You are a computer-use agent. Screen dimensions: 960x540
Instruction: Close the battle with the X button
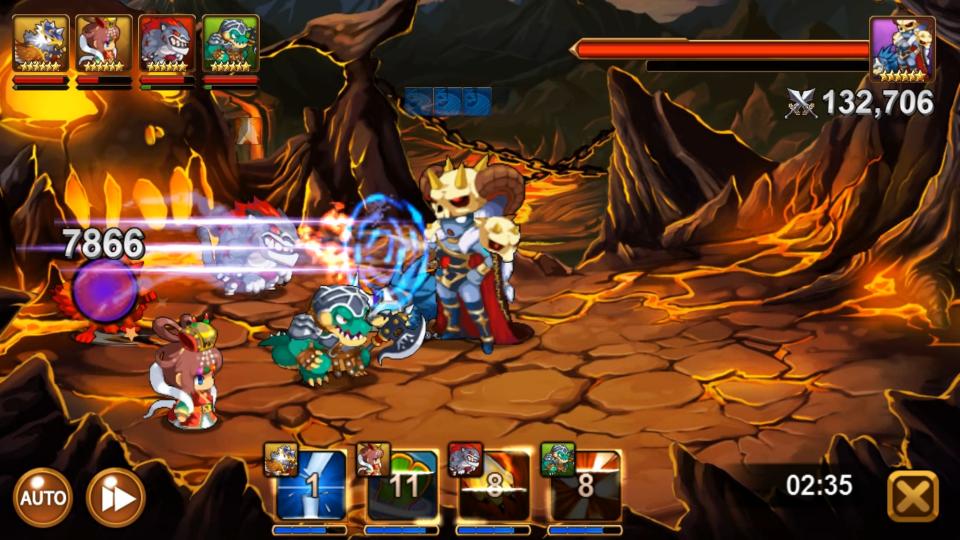(912, 496)
